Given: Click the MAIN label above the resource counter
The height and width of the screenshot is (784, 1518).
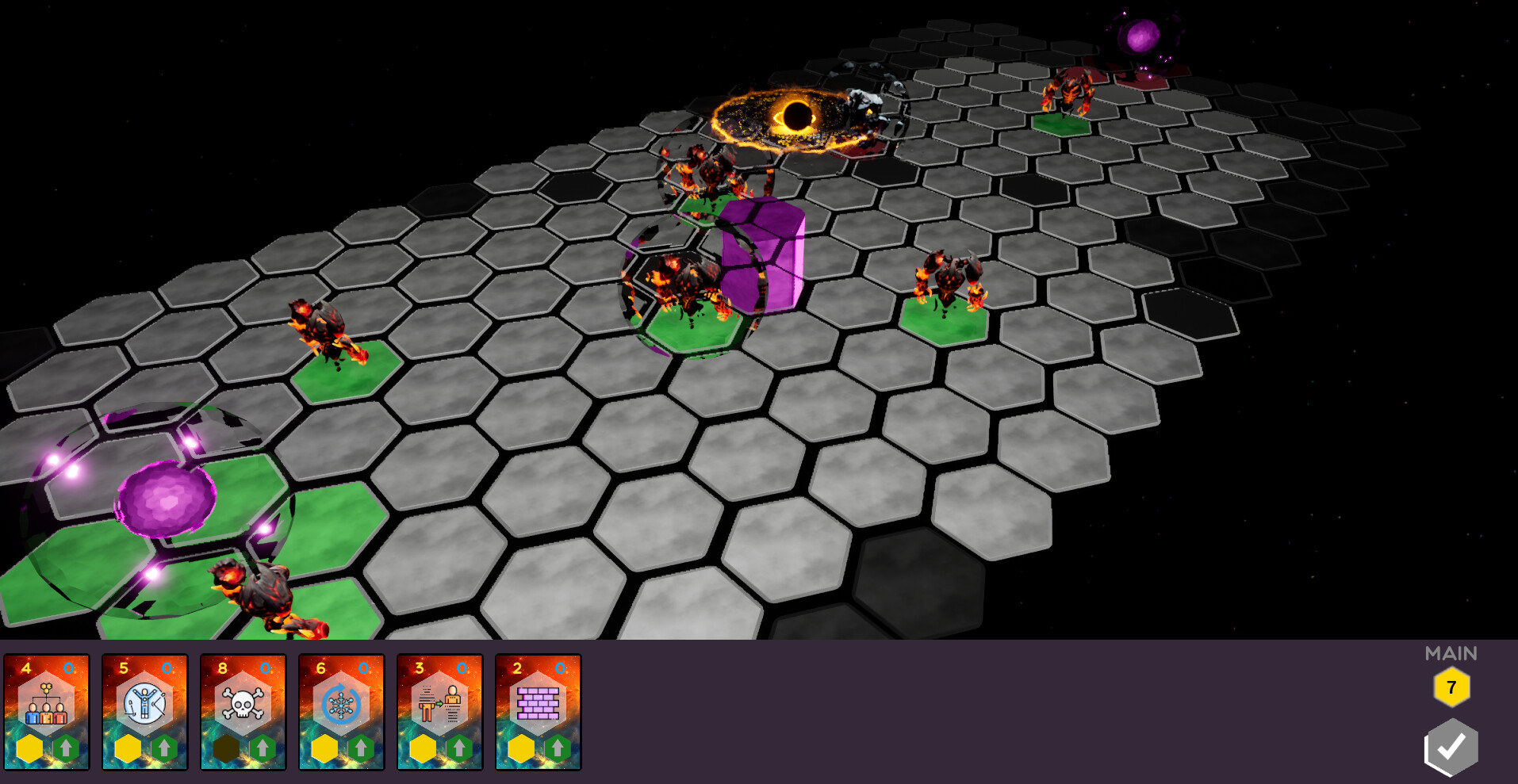Looking at the screenshot, I should (1451, 654).
